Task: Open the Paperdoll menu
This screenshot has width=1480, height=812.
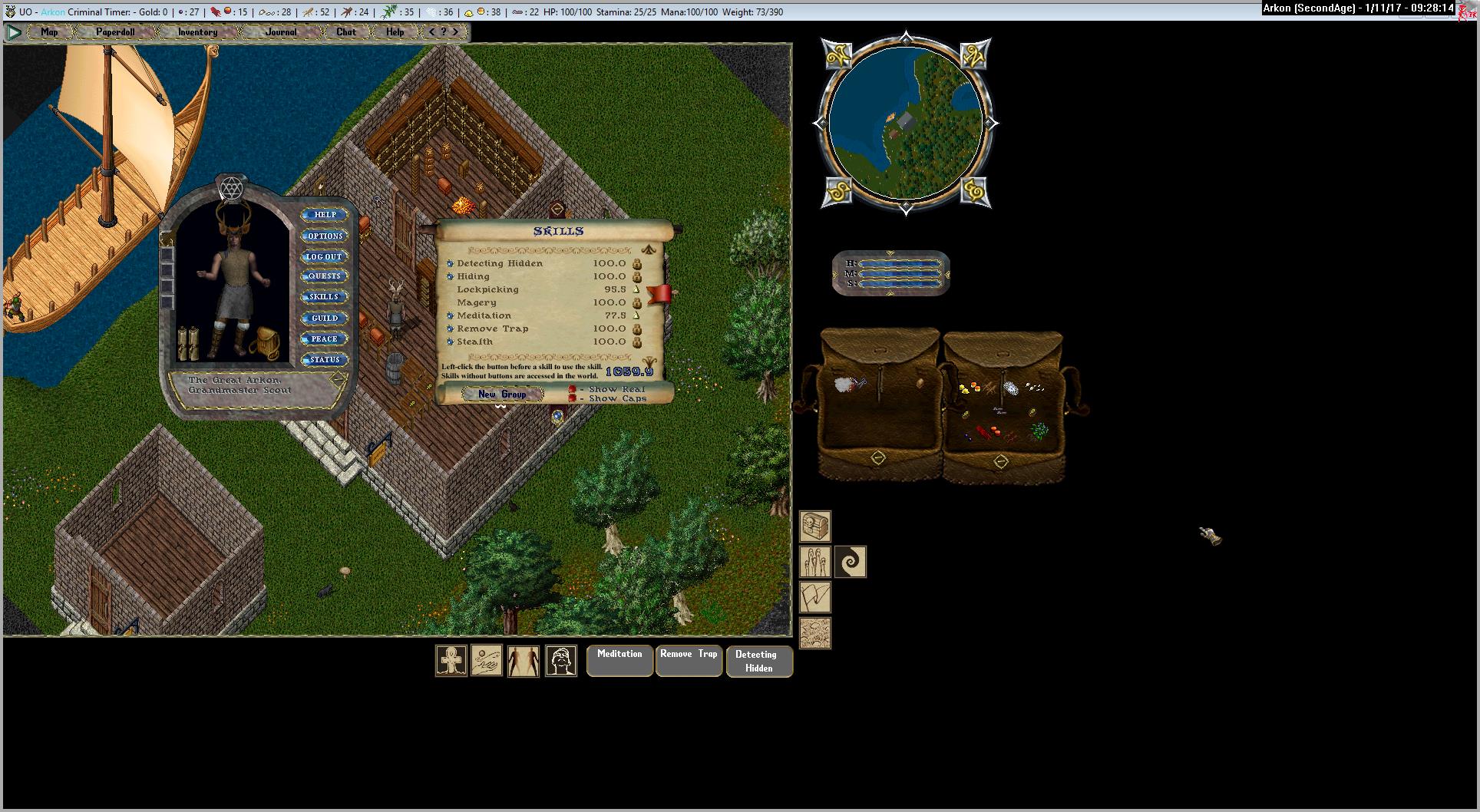Action: tap(115, 32)
